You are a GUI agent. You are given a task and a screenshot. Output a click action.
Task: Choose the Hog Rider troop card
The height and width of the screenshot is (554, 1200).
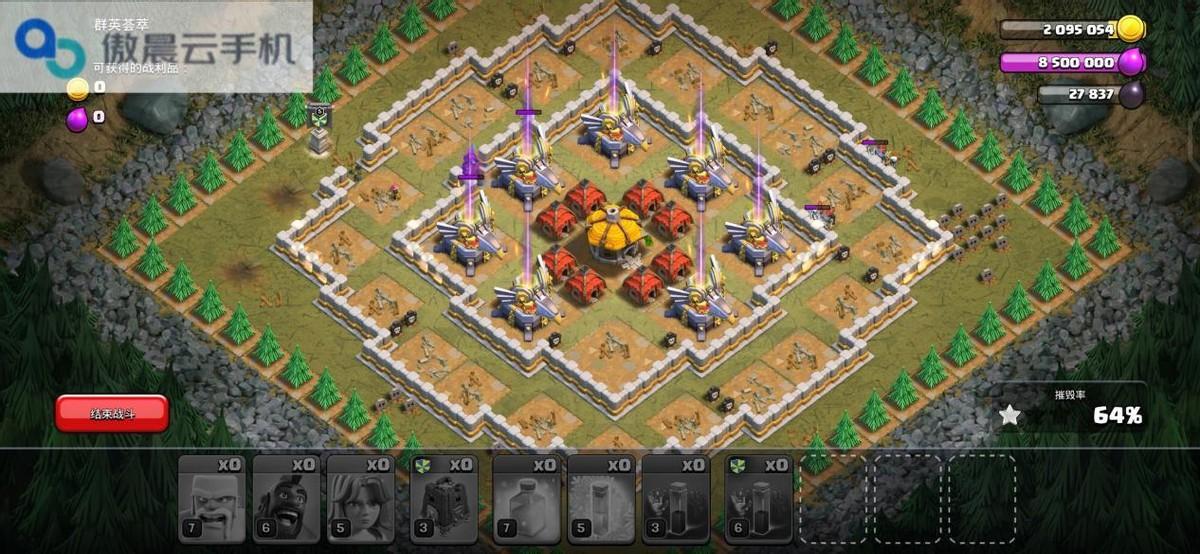(286, 499)
